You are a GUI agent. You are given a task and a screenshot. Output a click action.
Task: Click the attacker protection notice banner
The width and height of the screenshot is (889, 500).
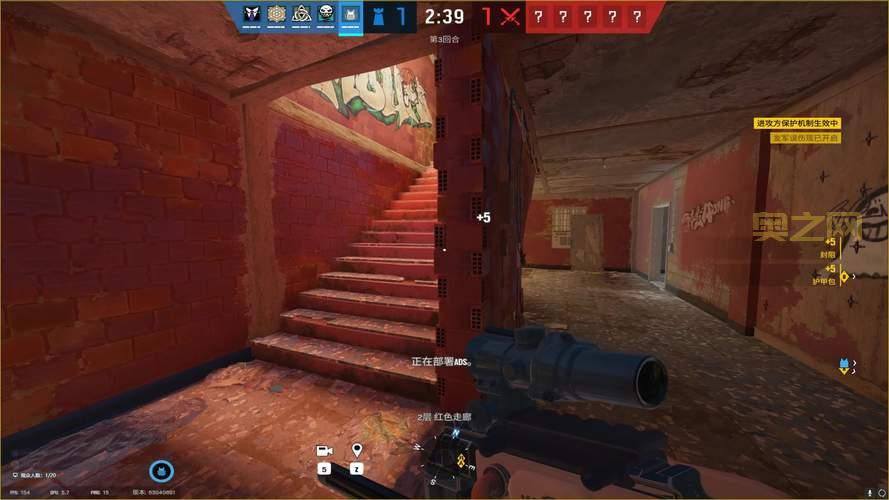pyautogui.click(x=797, y=123)
